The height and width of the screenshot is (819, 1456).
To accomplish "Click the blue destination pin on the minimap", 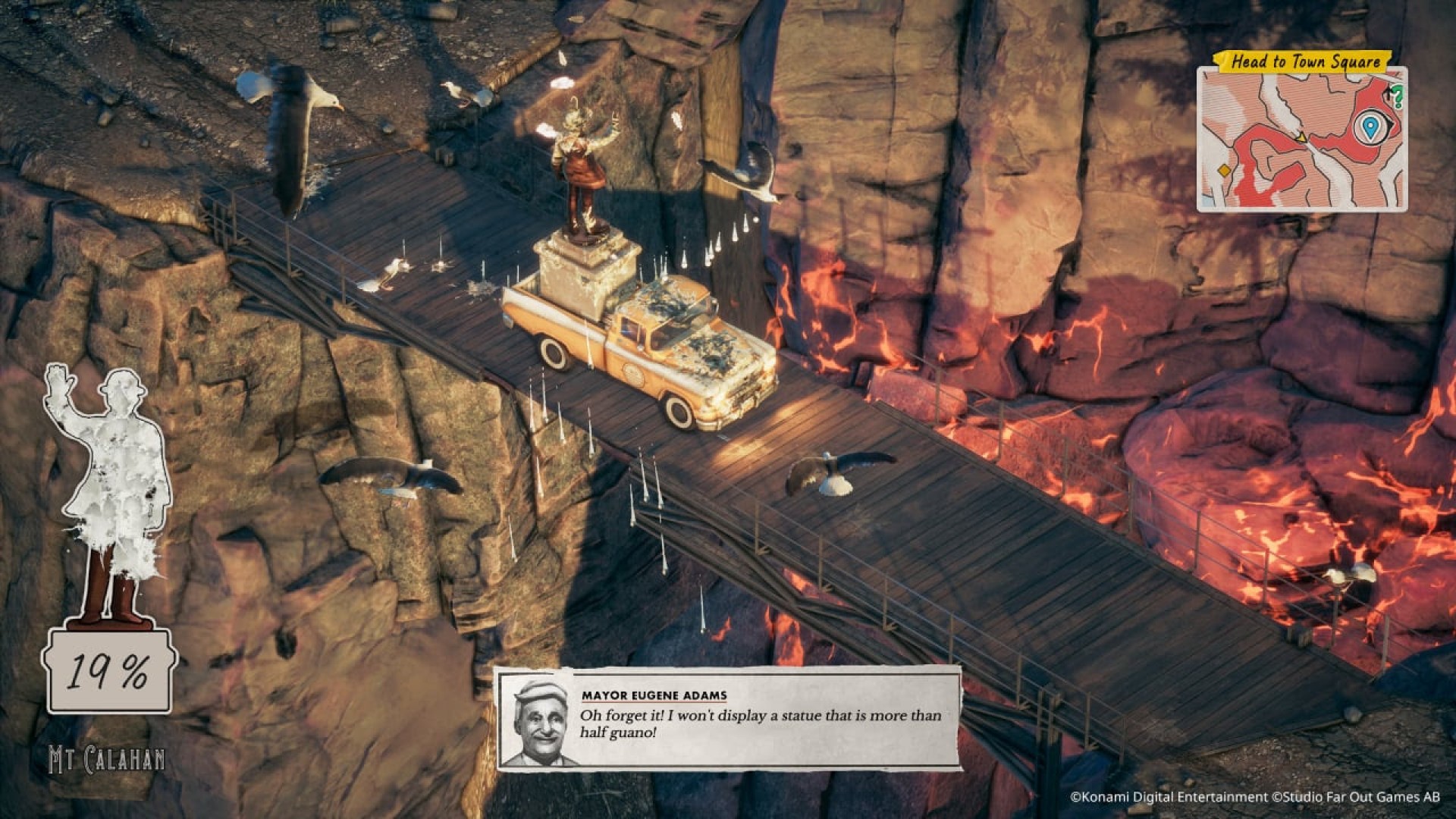I will (x=1370, y=127).
